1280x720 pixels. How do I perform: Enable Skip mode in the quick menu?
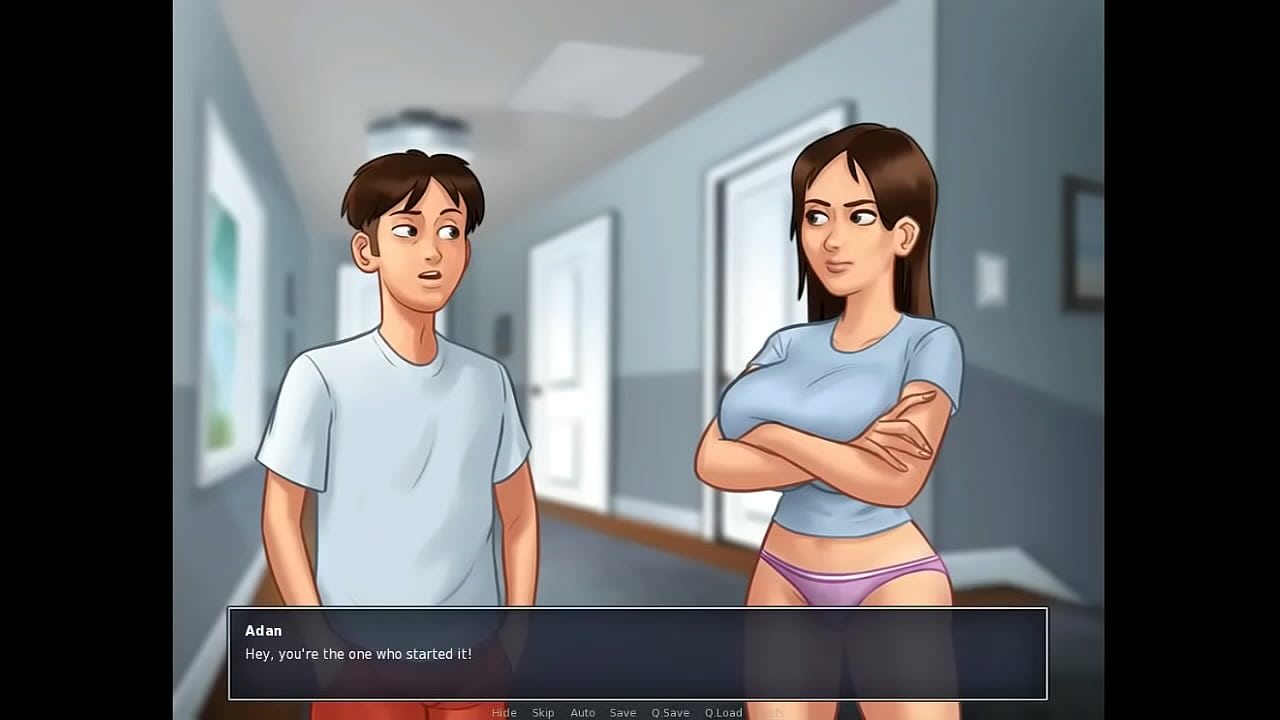(x=543, y=712)
